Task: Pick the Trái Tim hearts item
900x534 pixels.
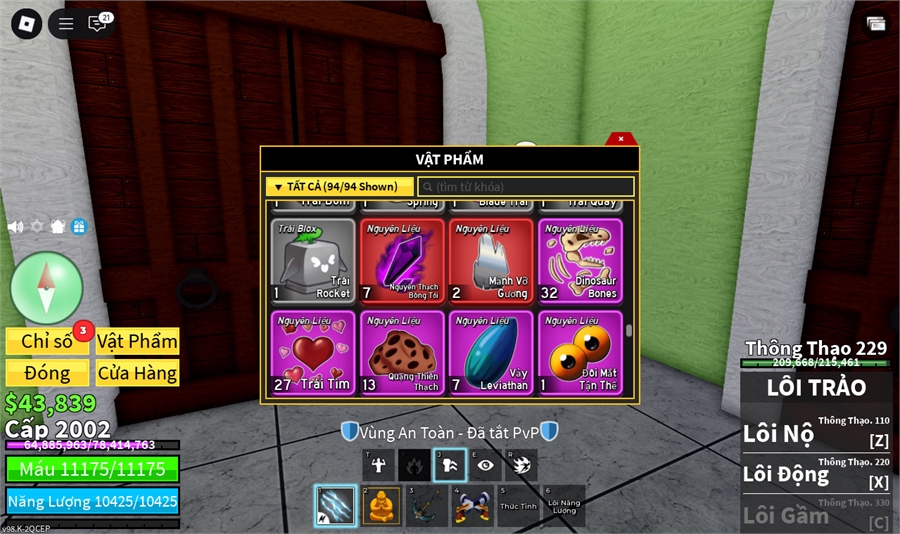Action: (313, 352)
